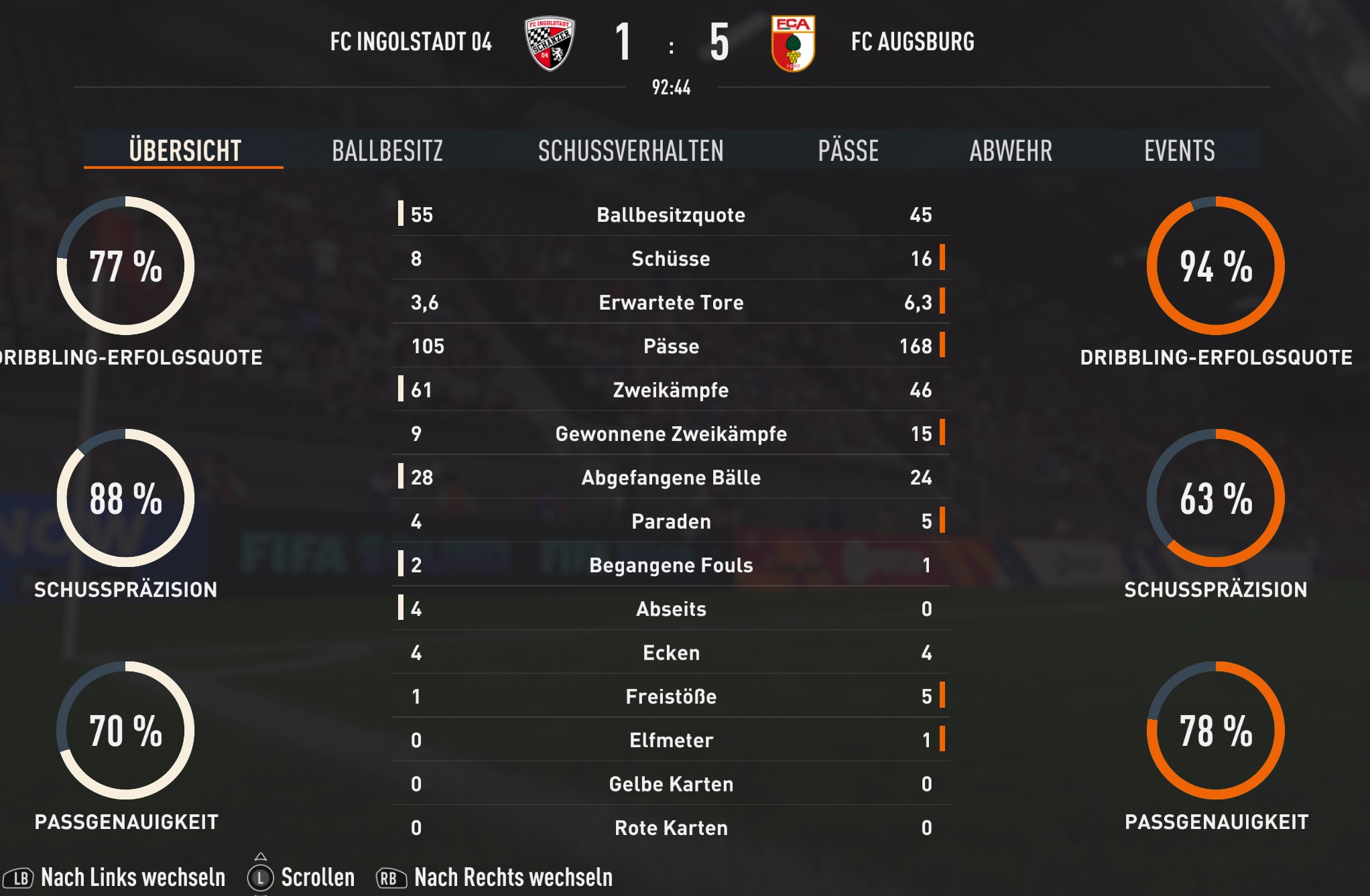Select the Übersicht tab
The height and width of the screenshot is (896, 1370).
pyautogui.click(x=184, y=150)
